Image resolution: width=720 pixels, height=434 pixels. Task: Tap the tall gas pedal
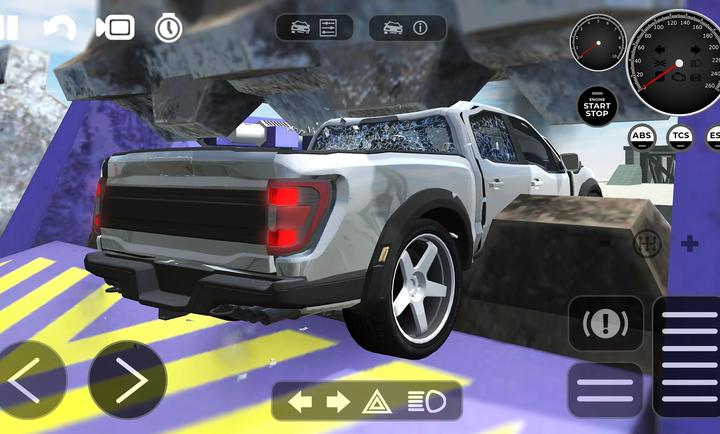click(x=690, y=355)
